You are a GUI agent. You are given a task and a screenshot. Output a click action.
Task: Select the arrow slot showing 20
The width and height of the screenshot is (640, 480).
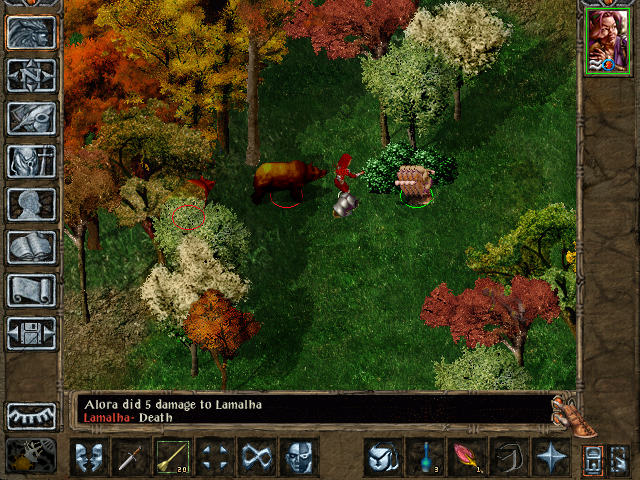click(x=174, y=458)
